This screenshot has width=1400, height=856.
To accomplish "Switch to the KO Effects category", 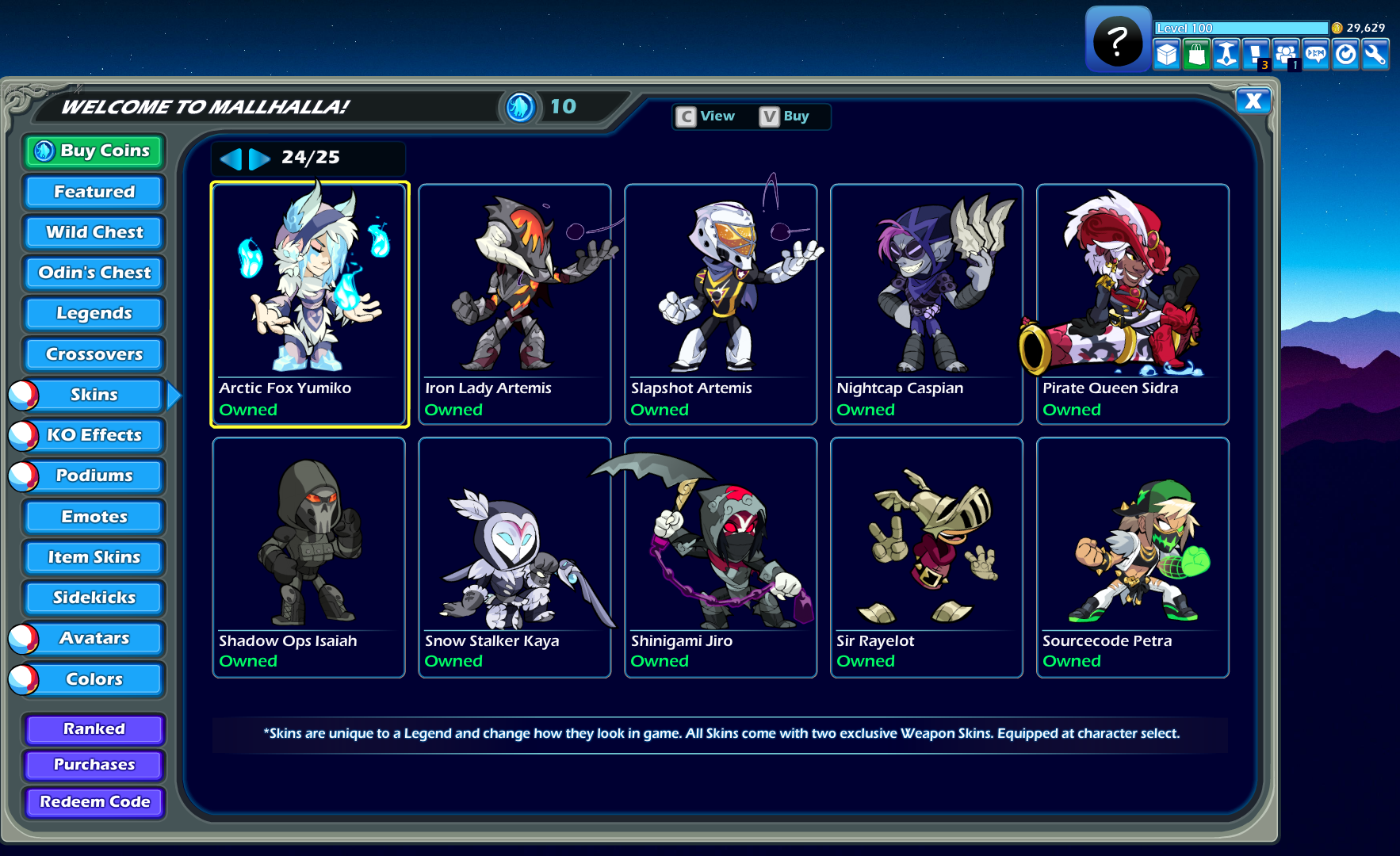I will 93,435.
